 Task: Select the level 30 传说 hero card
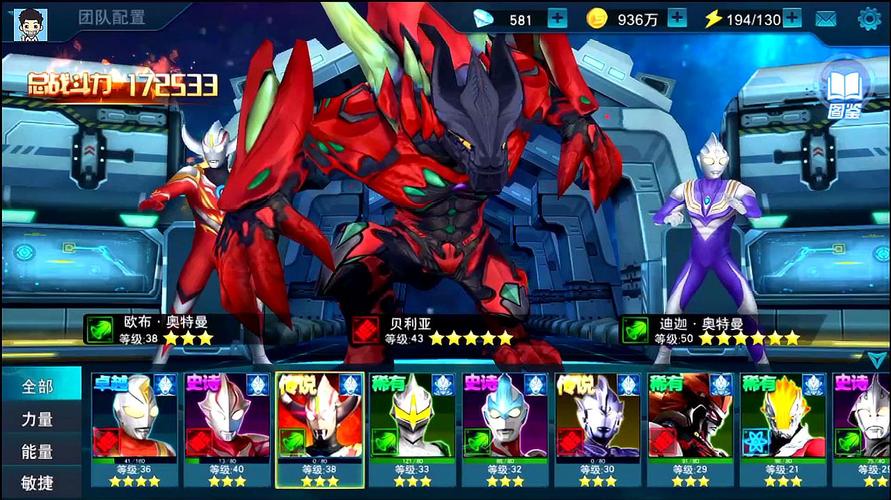tap(598, 430)
